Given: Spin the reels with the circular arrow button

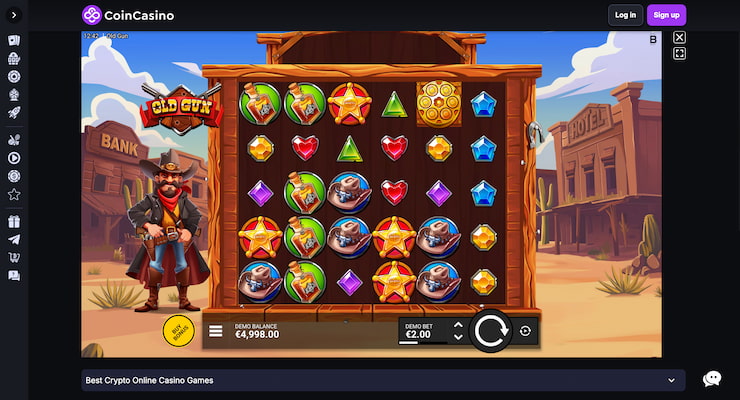Looking at the screenshot, I should [x=490, y=330].
